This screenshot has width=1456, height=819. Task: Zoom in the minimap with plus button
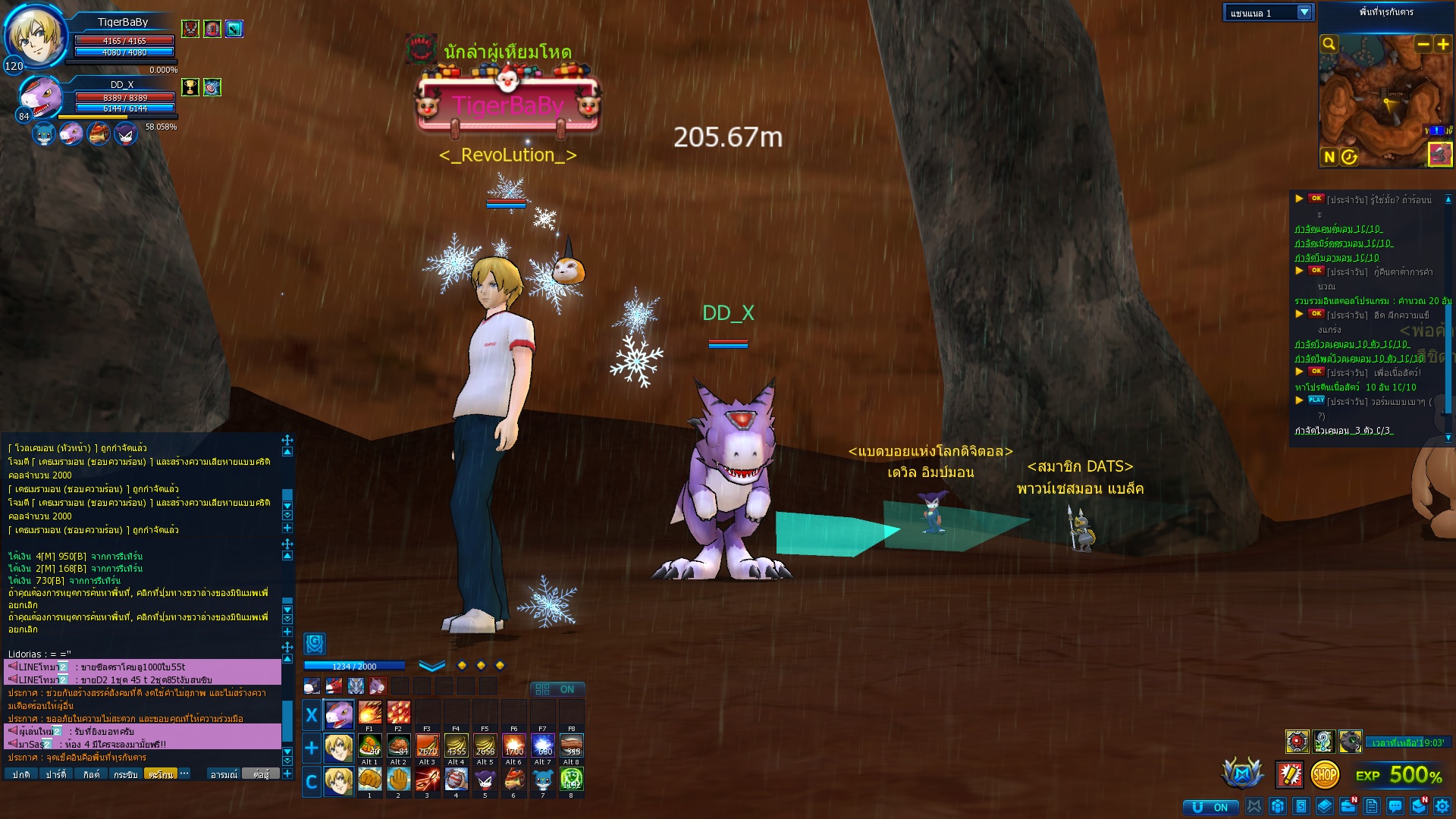[1442, 44]
